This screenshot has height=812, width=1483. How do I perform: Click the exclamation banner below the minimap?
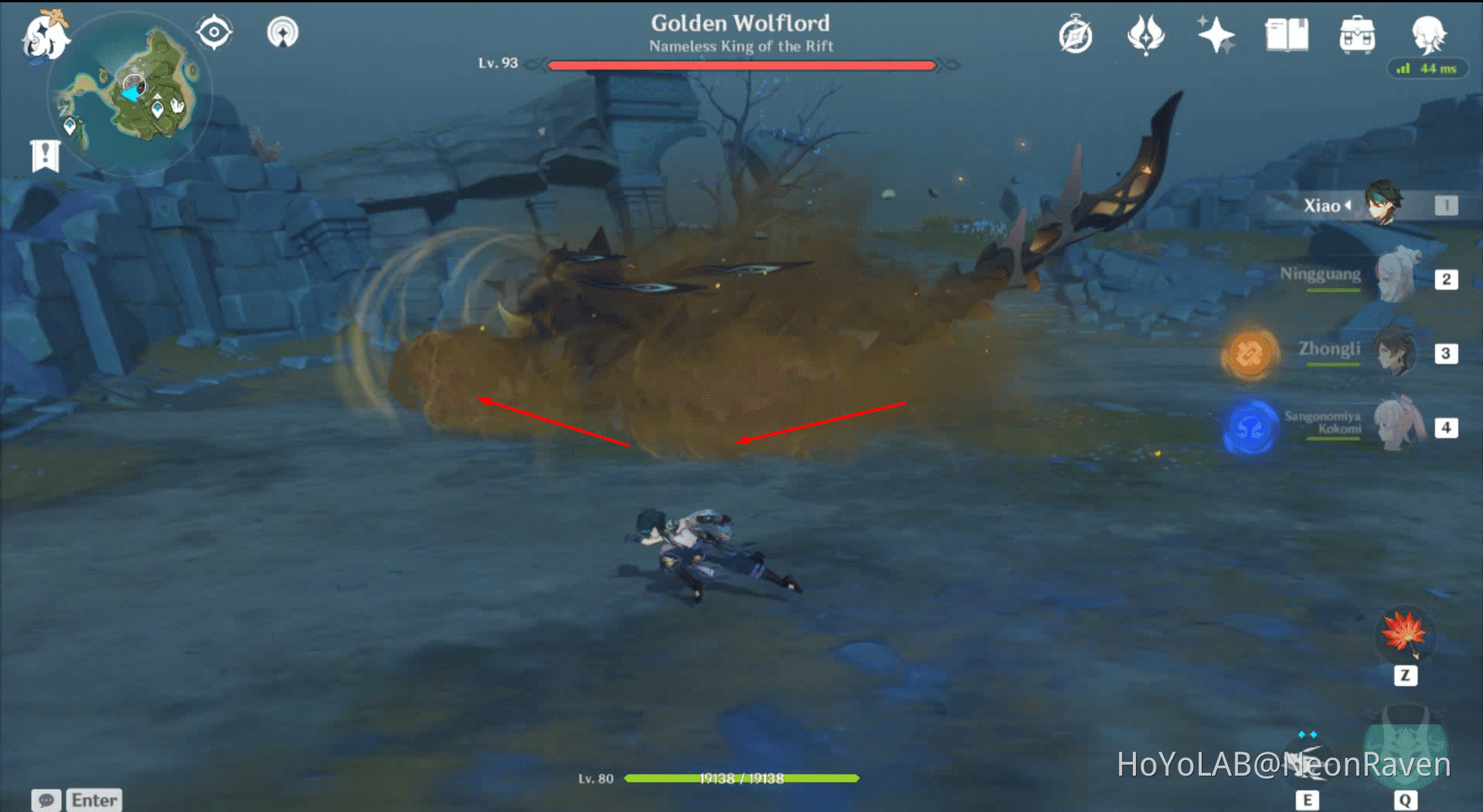[x=45, y=153]
